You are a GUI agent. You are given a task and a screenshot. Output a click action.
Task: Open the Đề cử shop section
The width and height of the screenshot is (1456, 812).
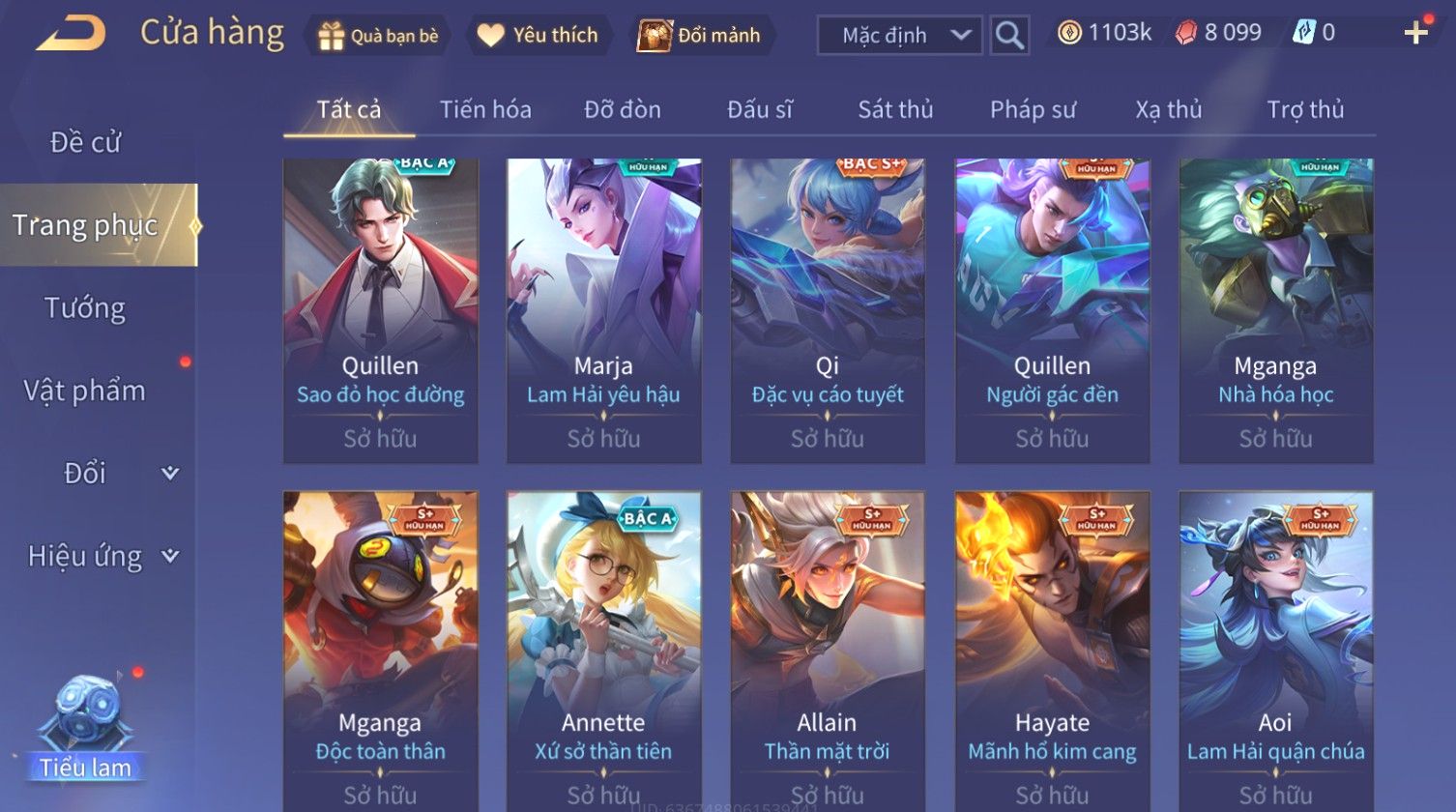85,143
